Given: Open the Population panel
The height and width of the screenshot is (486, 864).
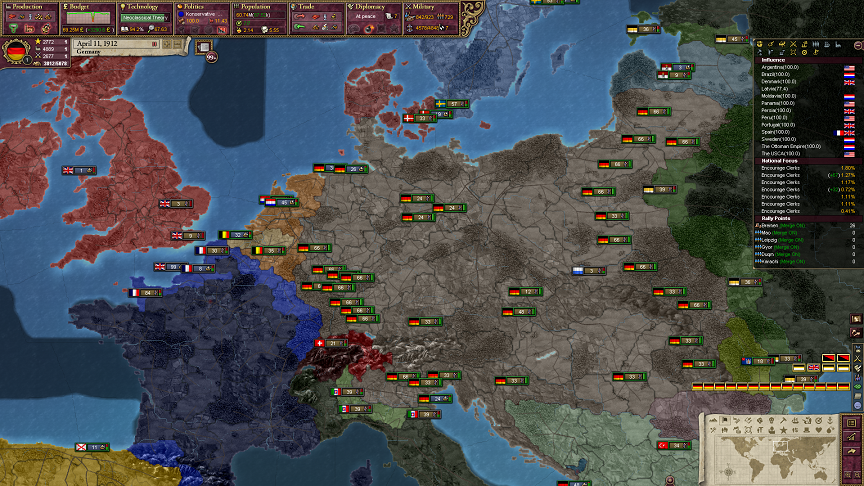Looking at the screenshot, I should pos(260,7).
